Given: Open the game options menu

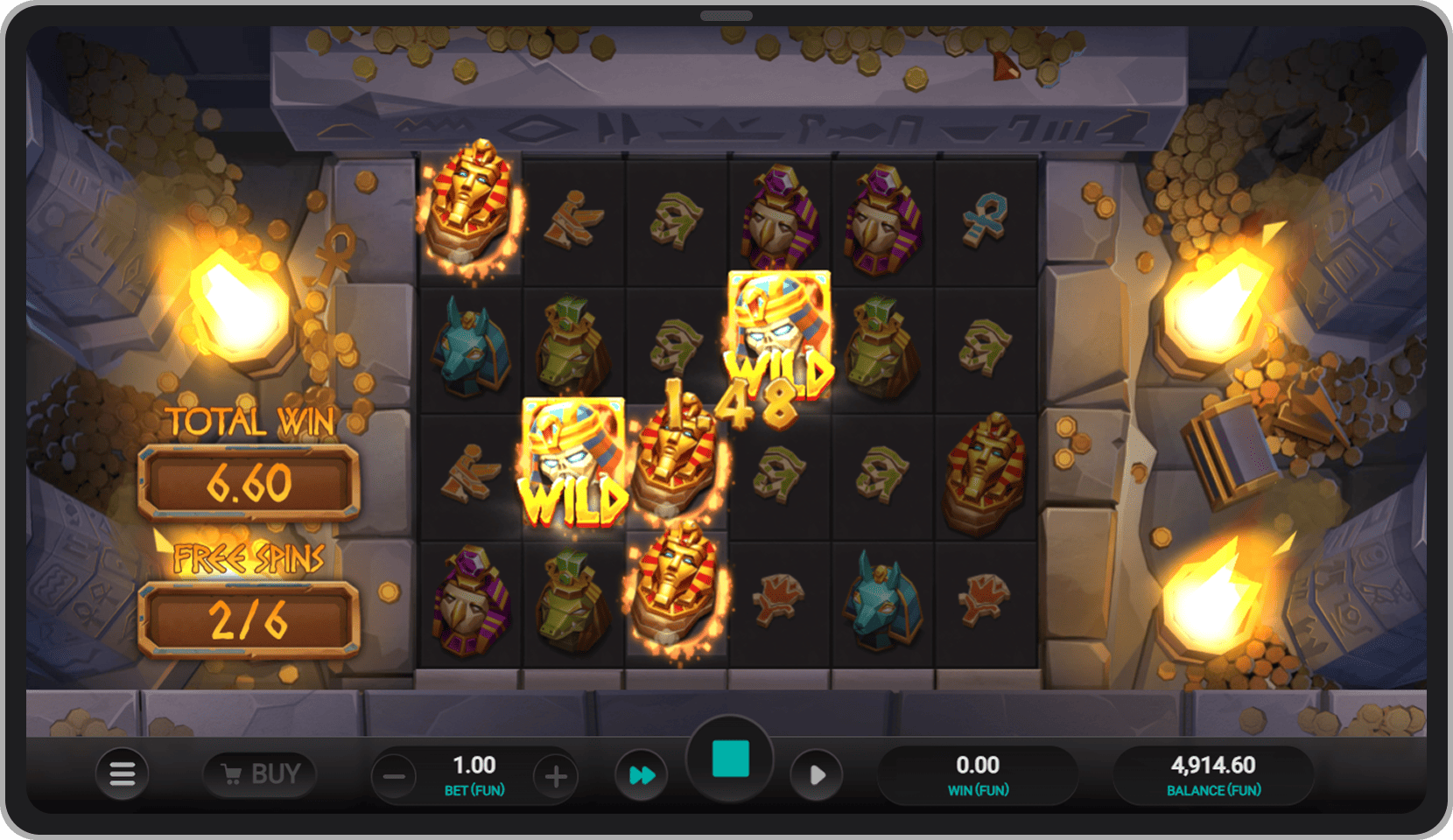Looking at the screenshot, I should point(123,773).
